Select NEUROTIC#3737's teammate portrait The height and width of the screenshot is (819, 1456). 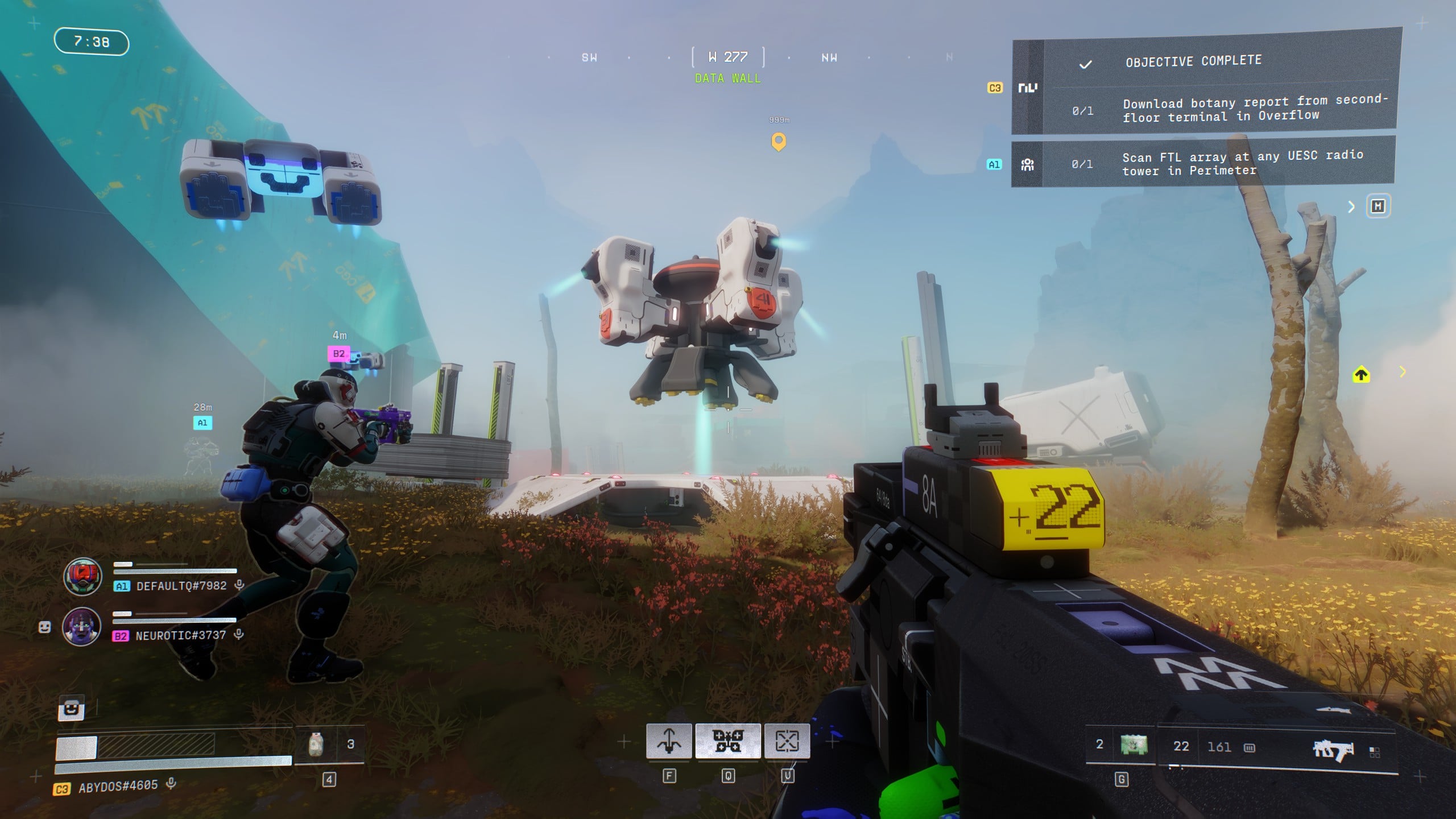tap(81, 626)
